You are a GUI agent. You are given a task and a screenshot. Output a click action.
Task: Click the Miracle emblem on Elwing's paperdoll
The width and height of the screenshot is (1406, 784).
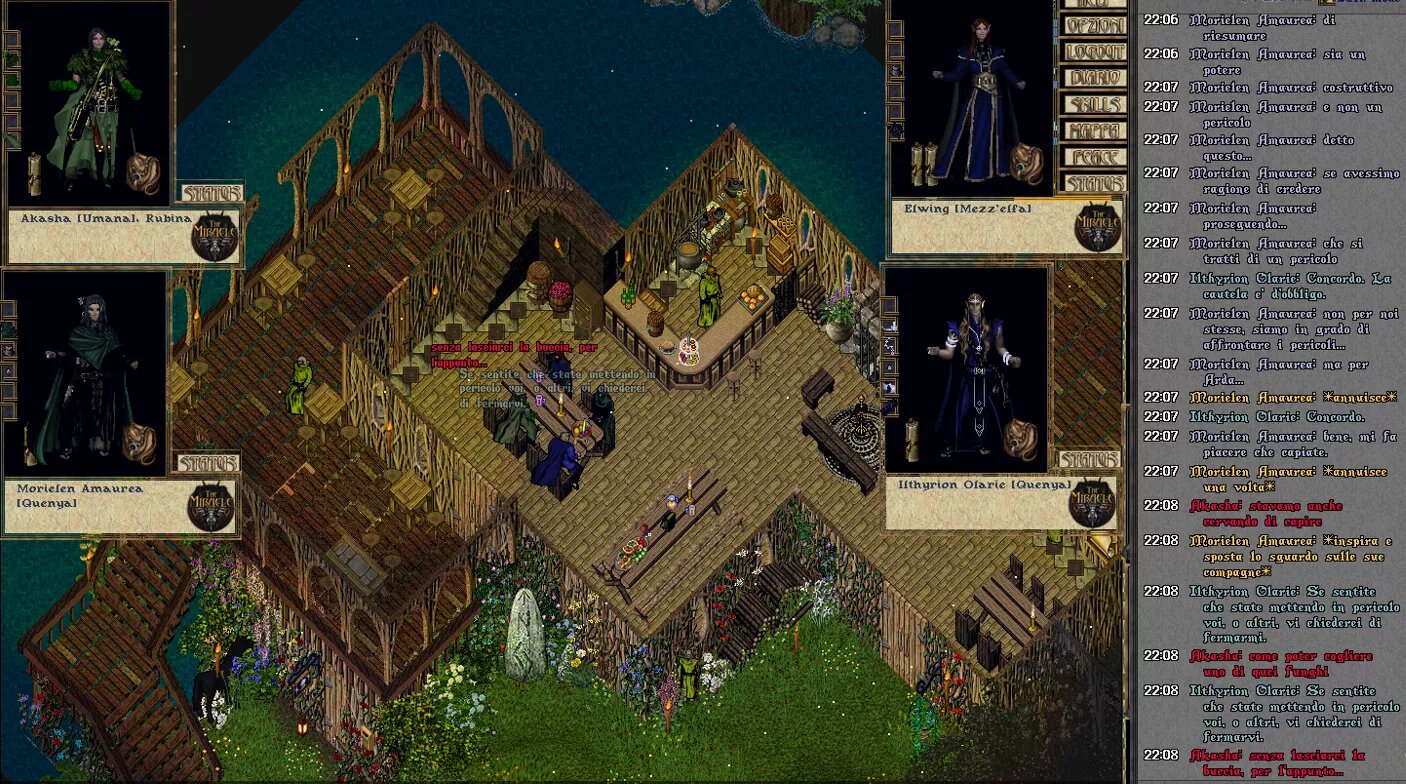[1097, 227]
